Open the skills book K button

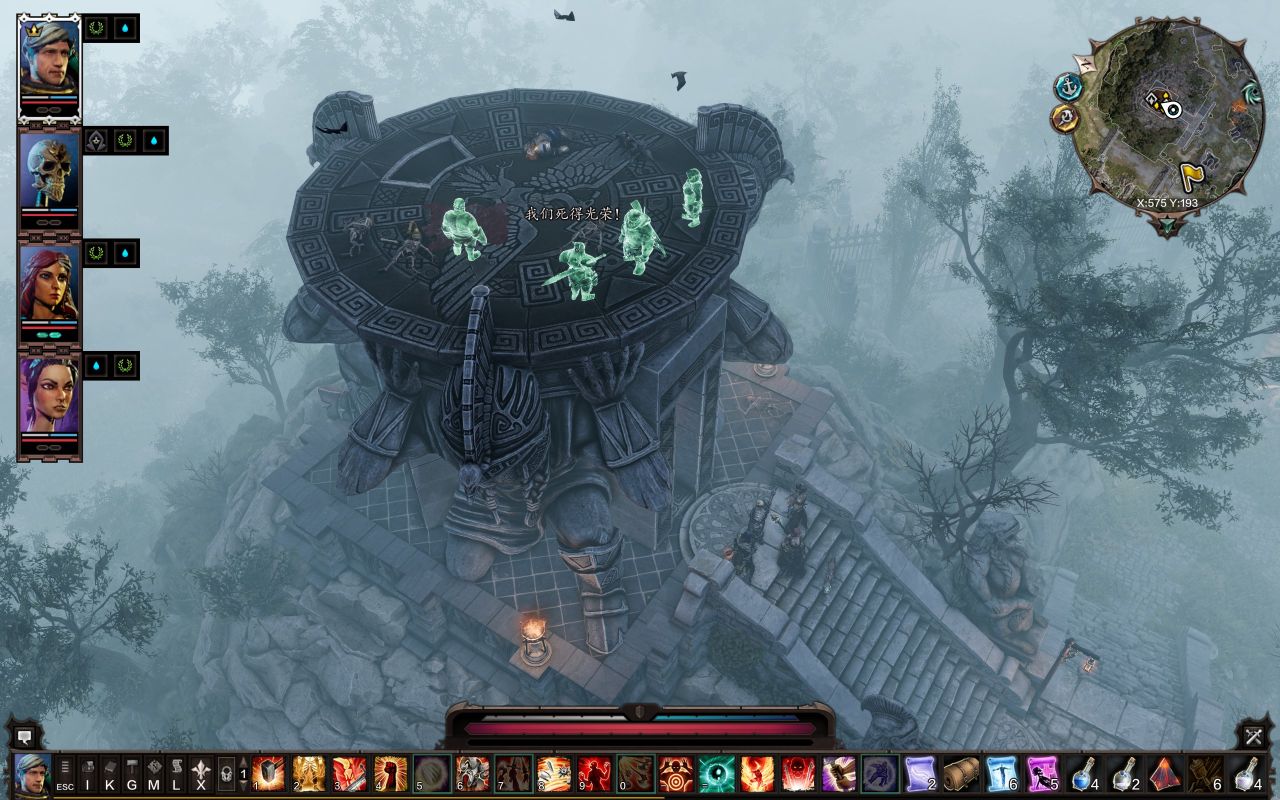[x=110, y=775]
